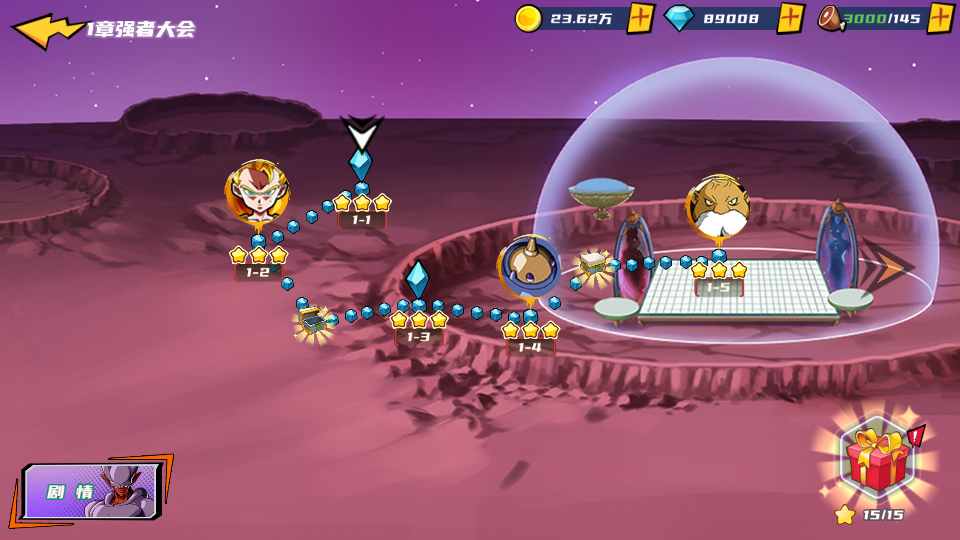Buy more blue diamonds
The image size is (960, 540).
click(790, 18)
